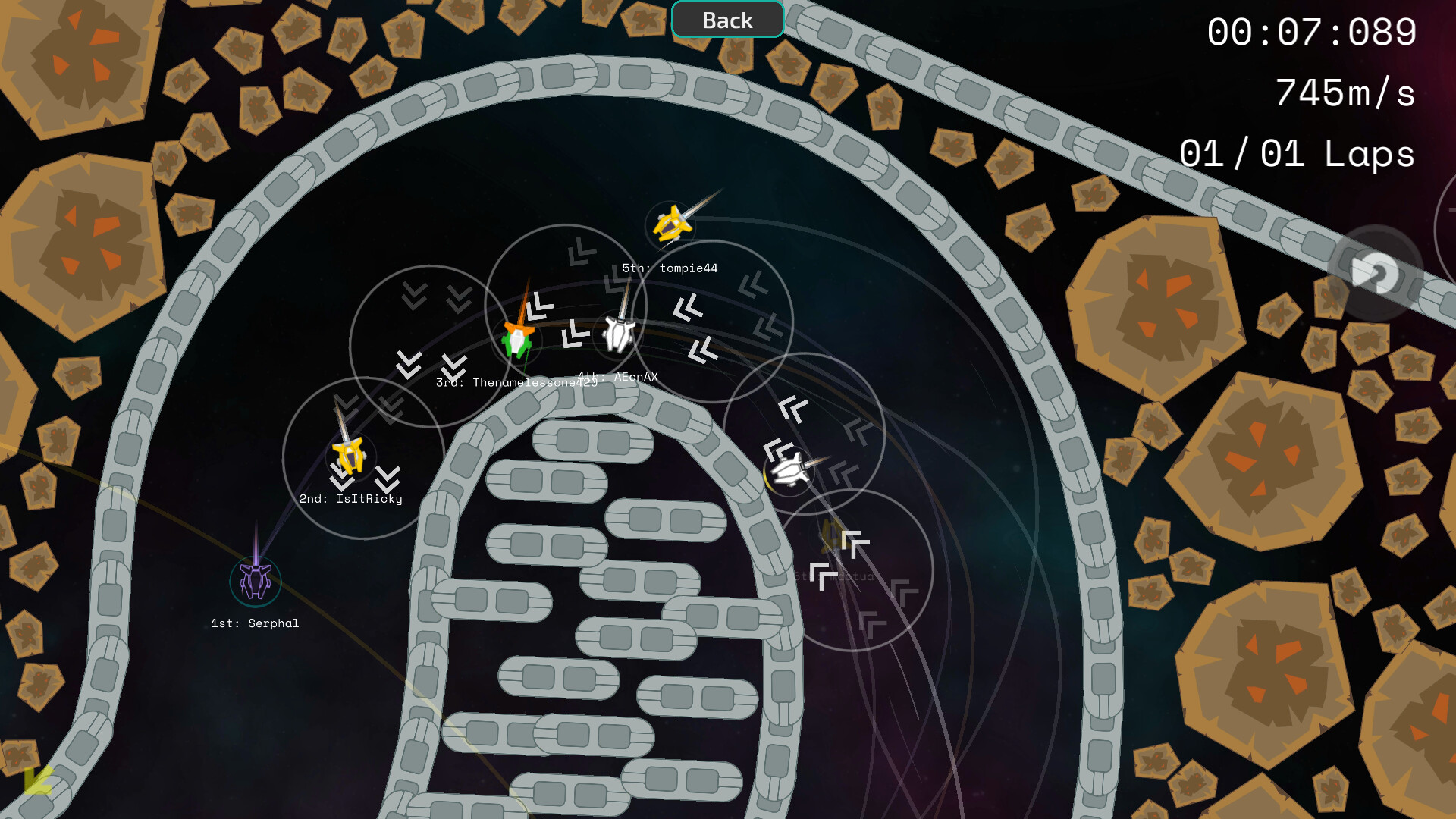Select the 2nd: IsItRicky label
This screenshot has height=819, width=1456.
click(x=351, y=499)
